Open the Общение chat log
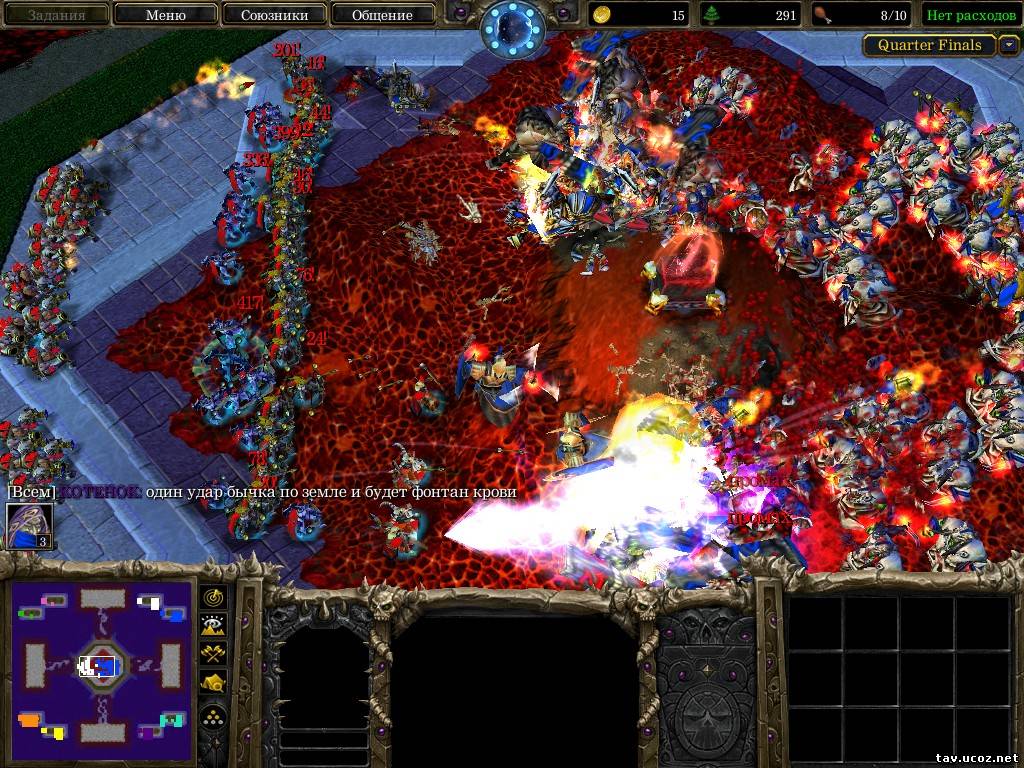 [382, 15]
